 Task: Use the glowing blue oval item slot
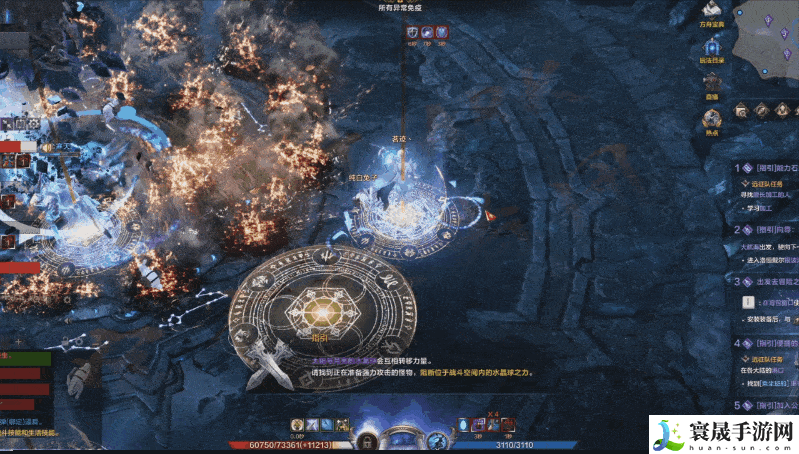click(463, 426)
